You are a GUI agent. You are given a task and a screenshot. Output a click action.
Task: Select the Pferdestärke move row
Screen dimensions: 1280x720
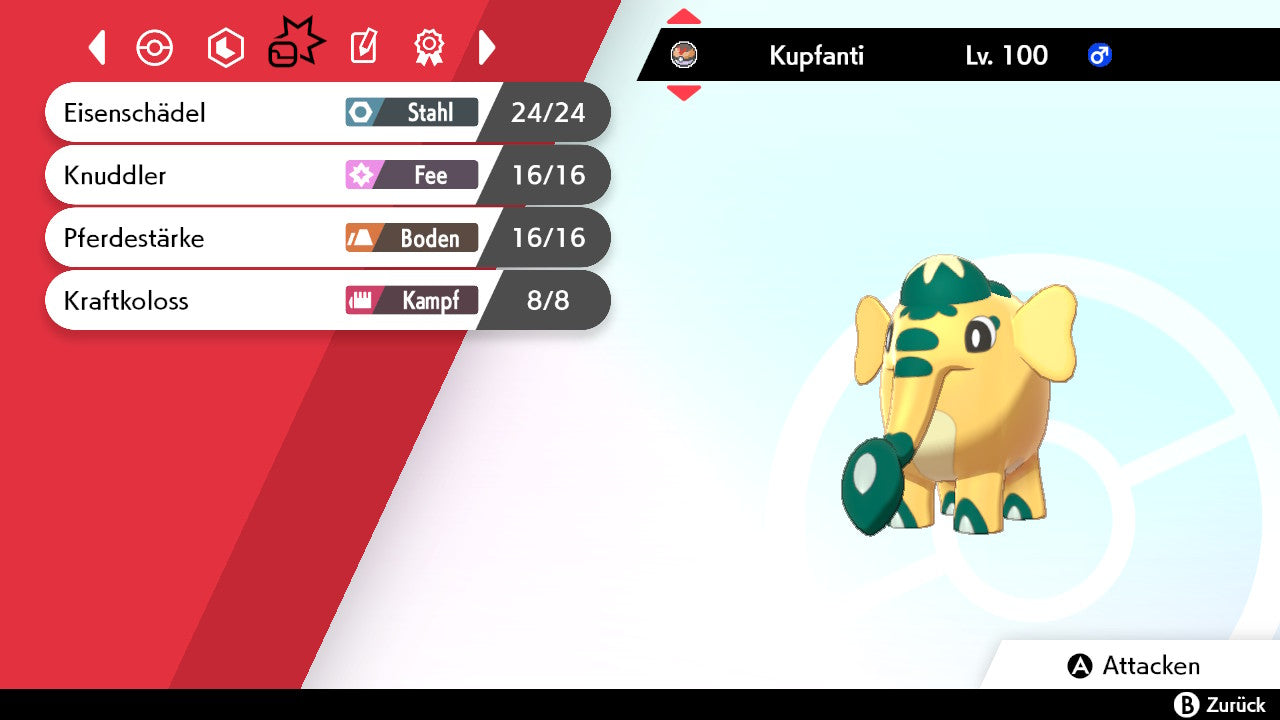tap(326, 238)
